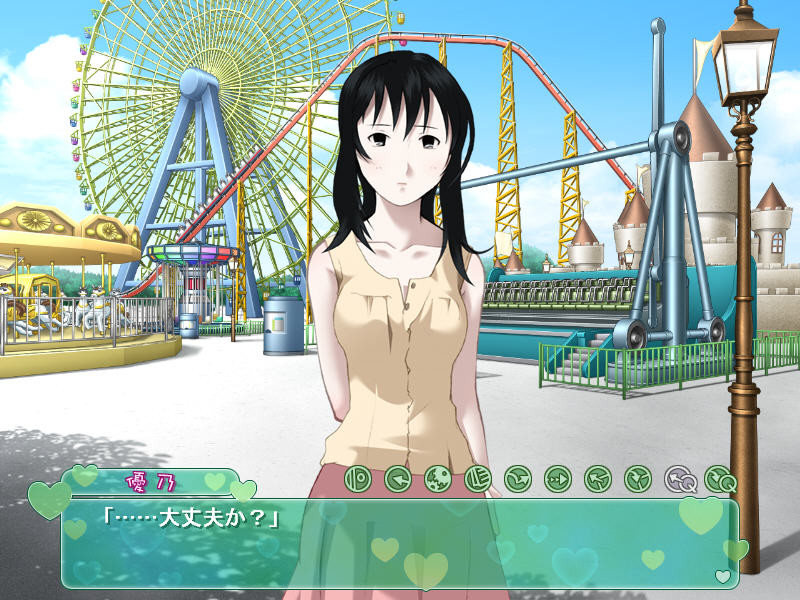This screenshot has height=600, width=800.
Task: Select the left-pointing arrow round button
Action: [x=397, y=479]
